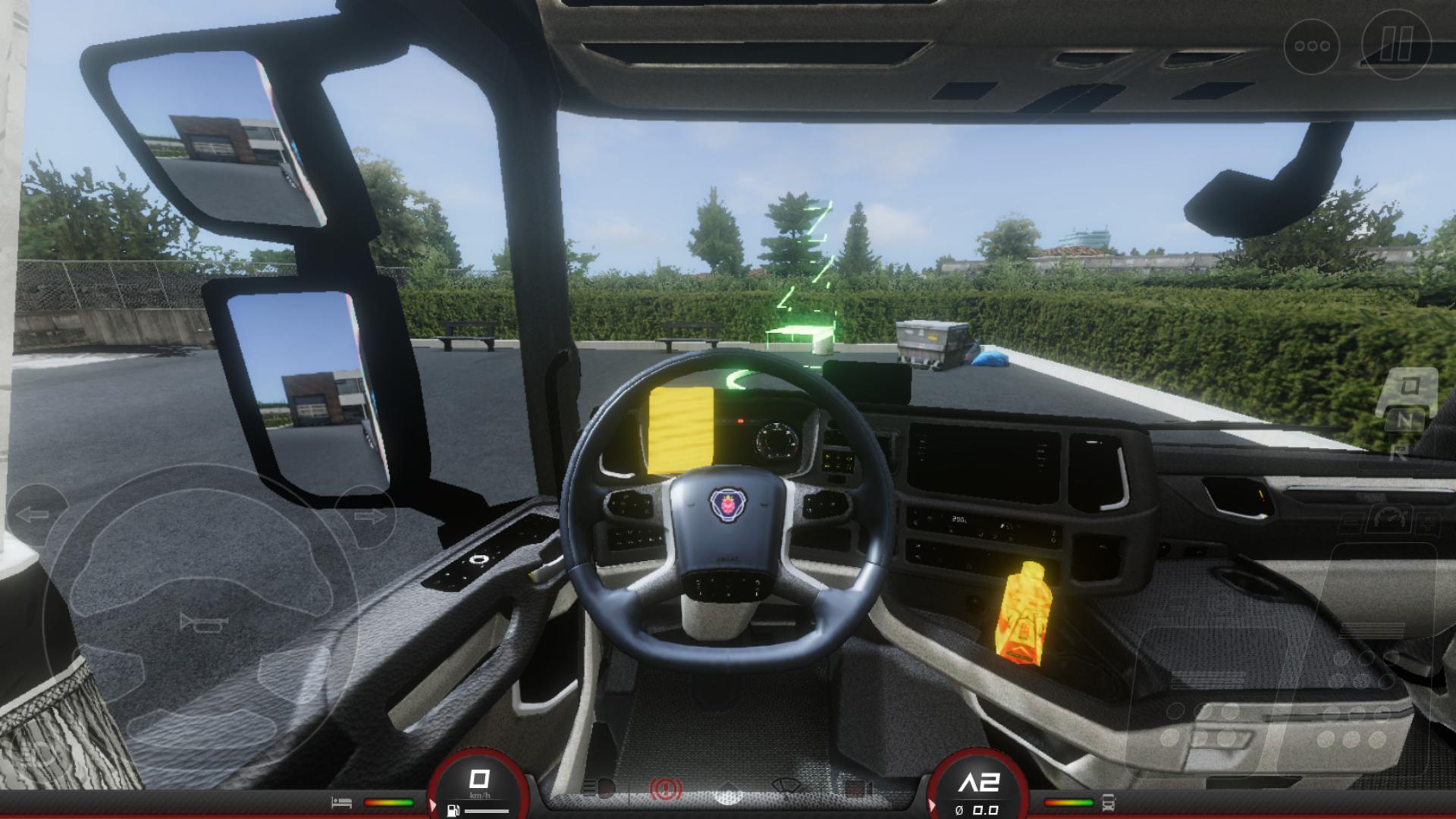Image resolution: width=1456 pixels, height=819 pixels.
Task: Select D on the gear selector
Action: point(1409,387)
